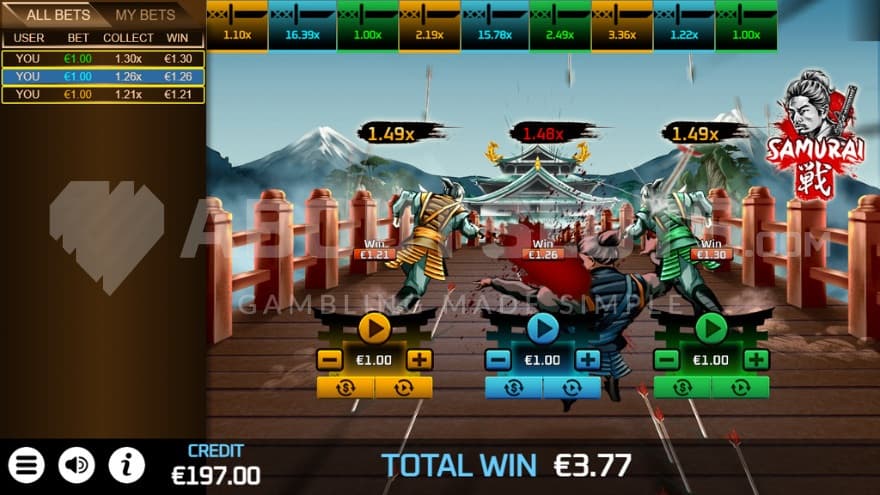Select the ALL BETS tab
The width and height of the screenshot is (880, 495).
tap(57, 15)
